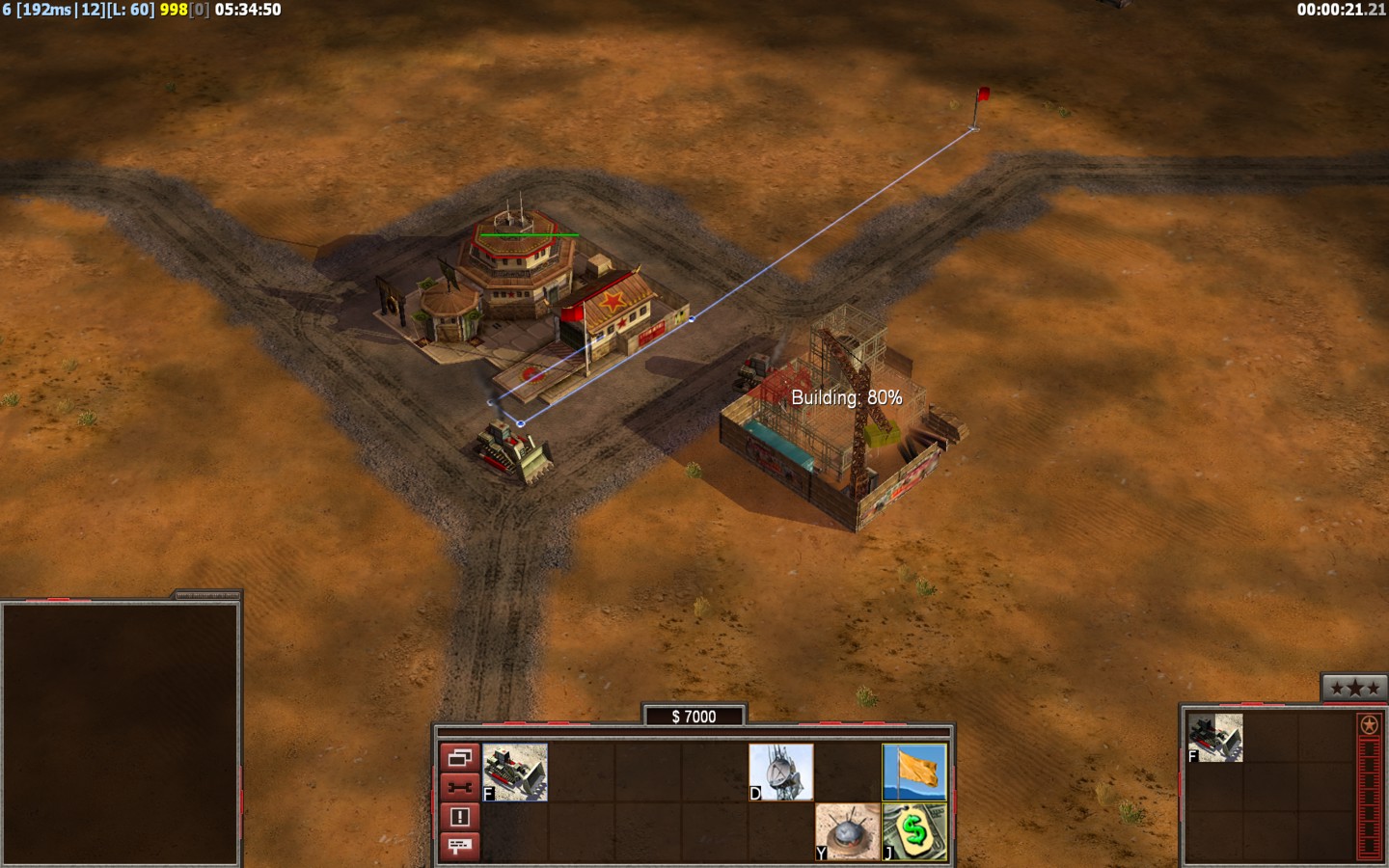Sell the structure with the dollar icon
This screenshot has width=1389, height=868.
click(914, 831)
